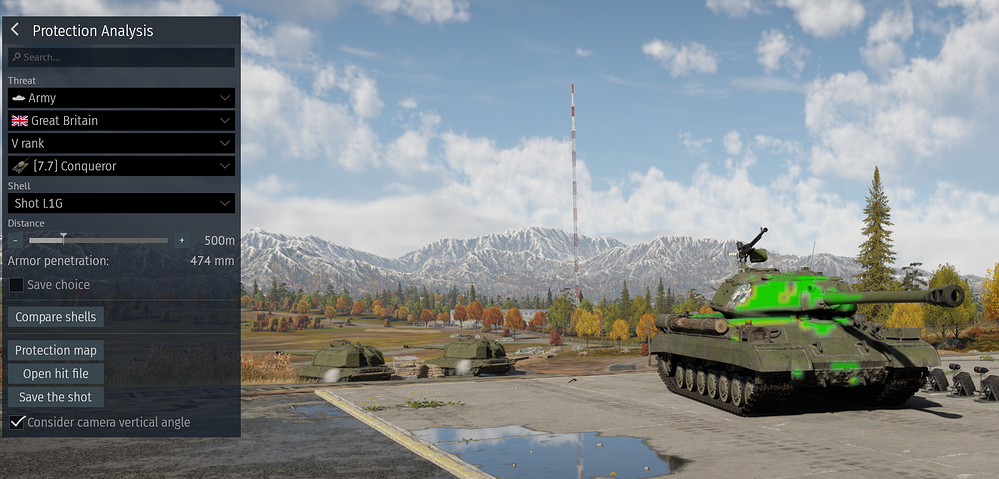Pick a different vehicle than Conqueror

coord(121,166)
